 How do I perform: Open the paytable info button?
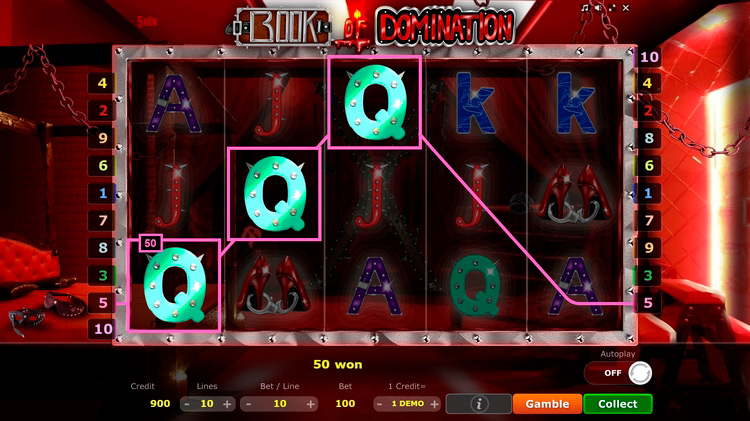(477, 404)
